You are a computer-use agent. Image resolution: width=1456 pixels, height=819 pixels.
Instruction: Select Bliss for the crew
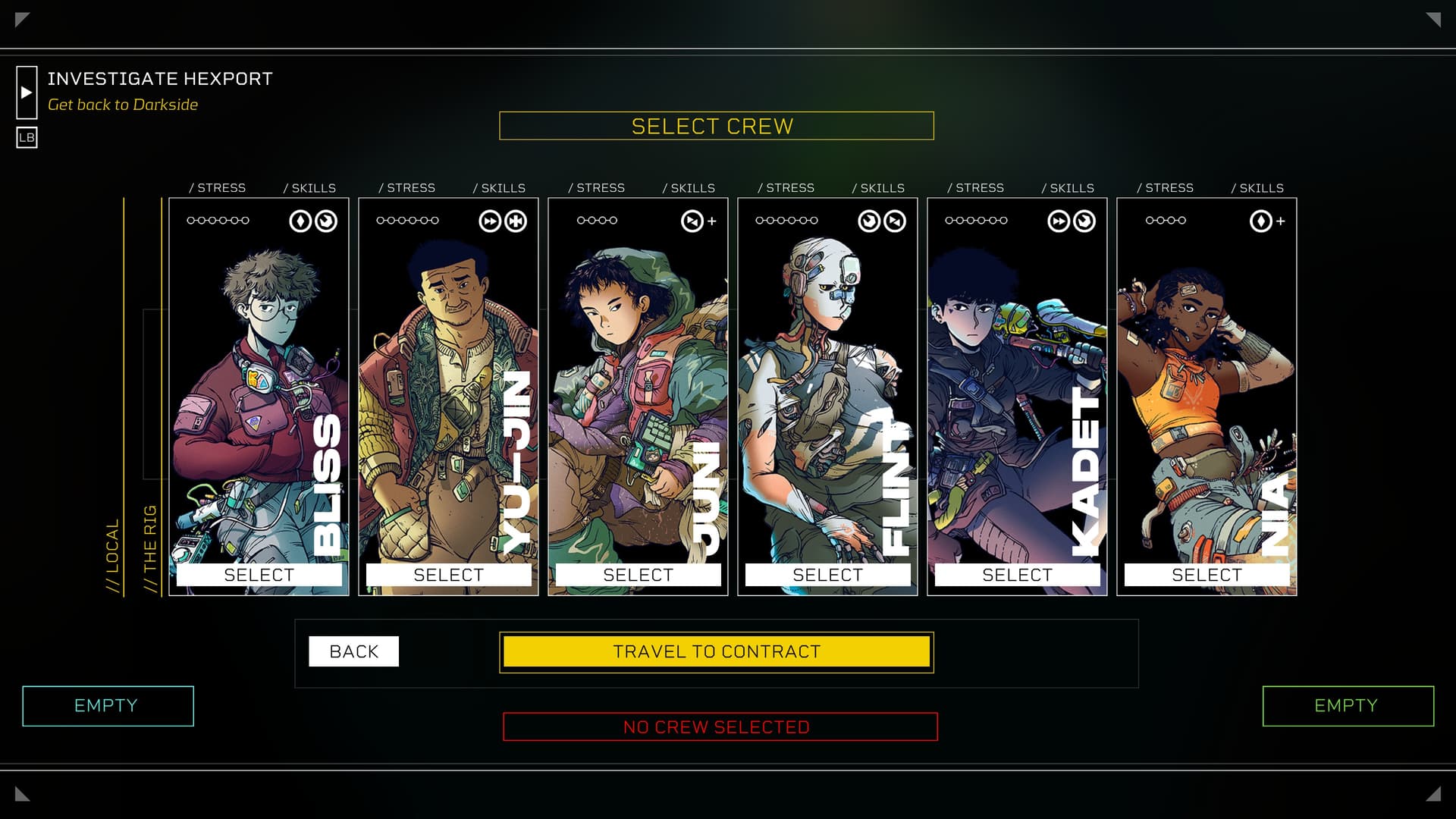[259, 575]
